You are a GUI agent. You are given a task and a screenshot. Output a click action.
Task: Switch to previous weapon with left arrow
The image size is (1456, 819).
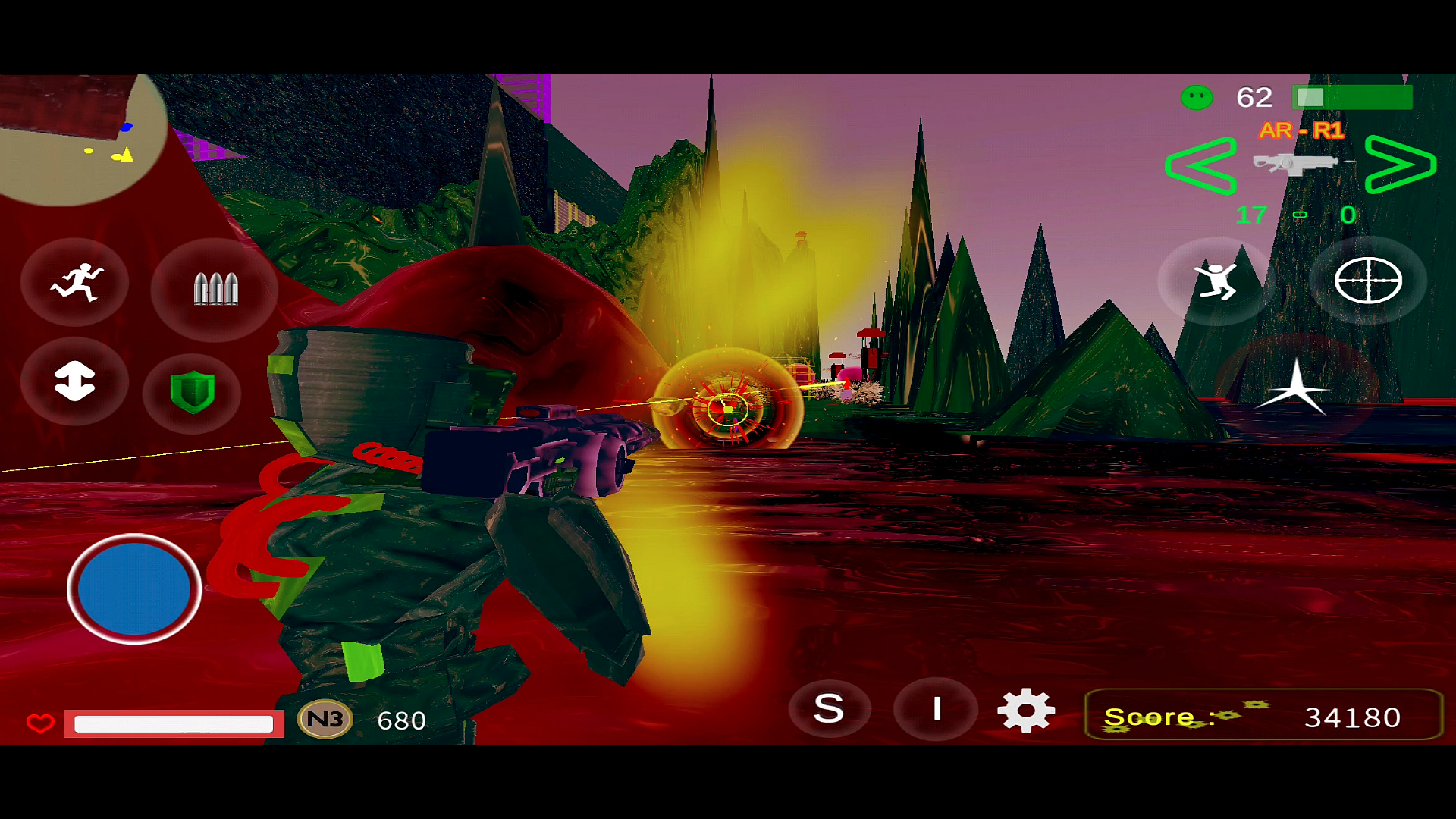tap(1201, 165)
